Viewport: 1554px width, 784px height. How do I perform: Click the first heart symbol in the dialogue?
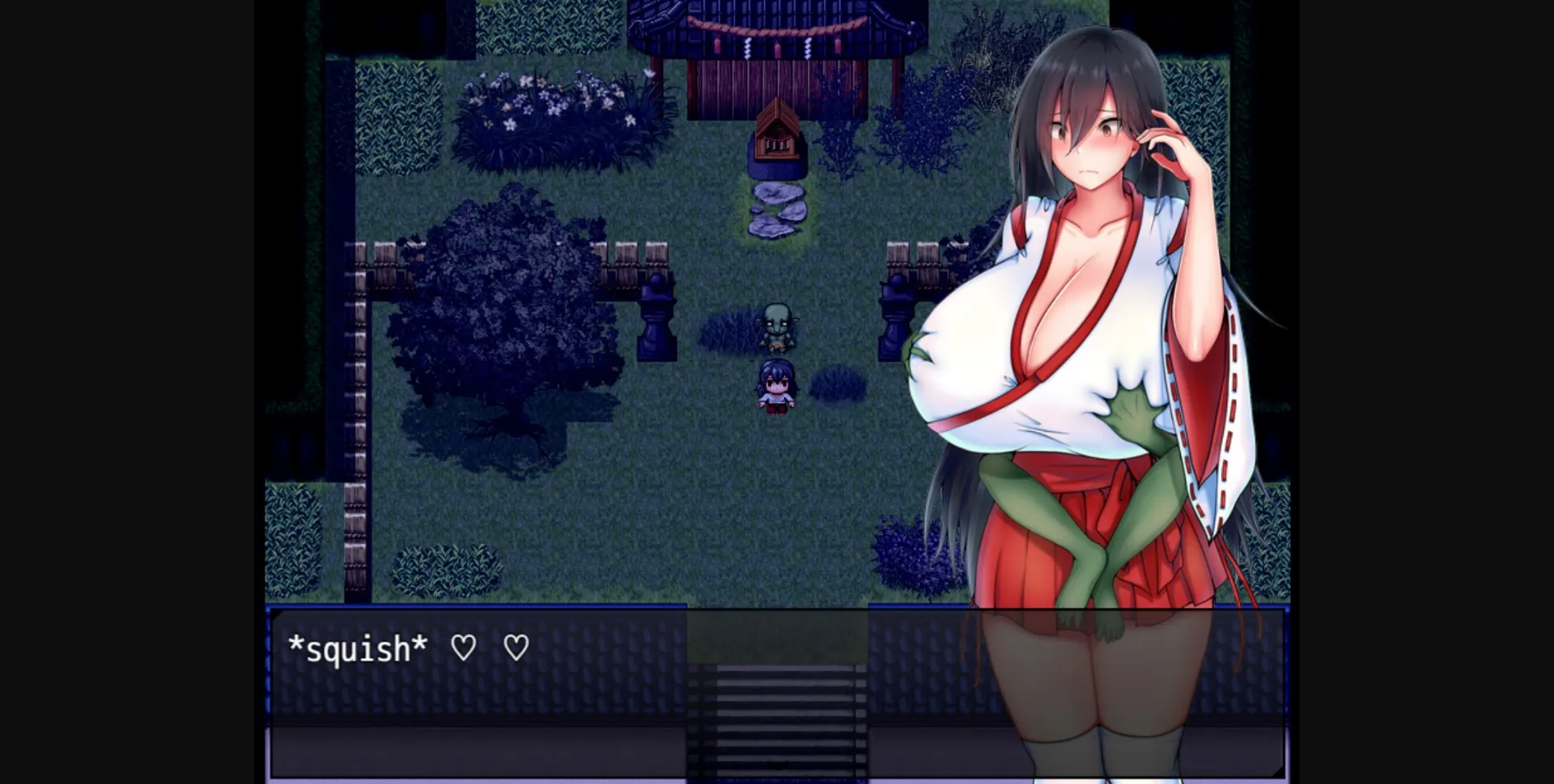(x=464, y=647)
